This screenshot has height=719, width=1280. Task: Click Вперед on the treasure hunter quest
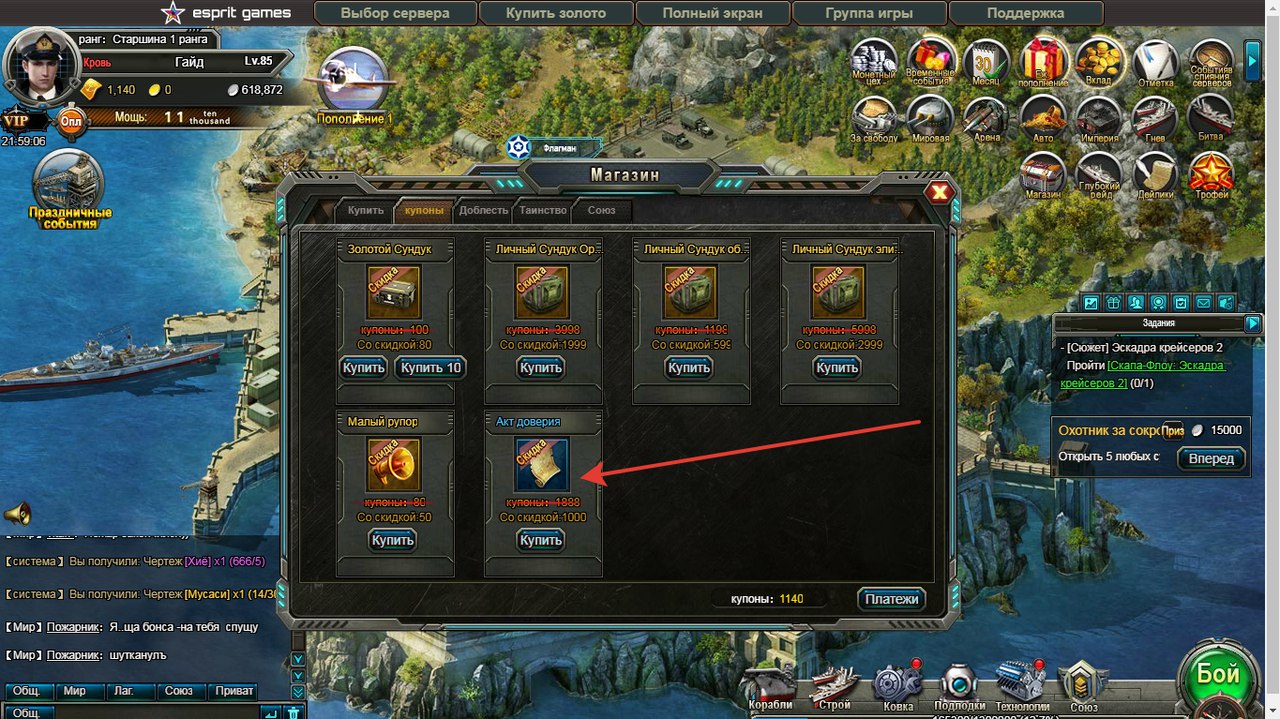click(x=1211, y=459)
